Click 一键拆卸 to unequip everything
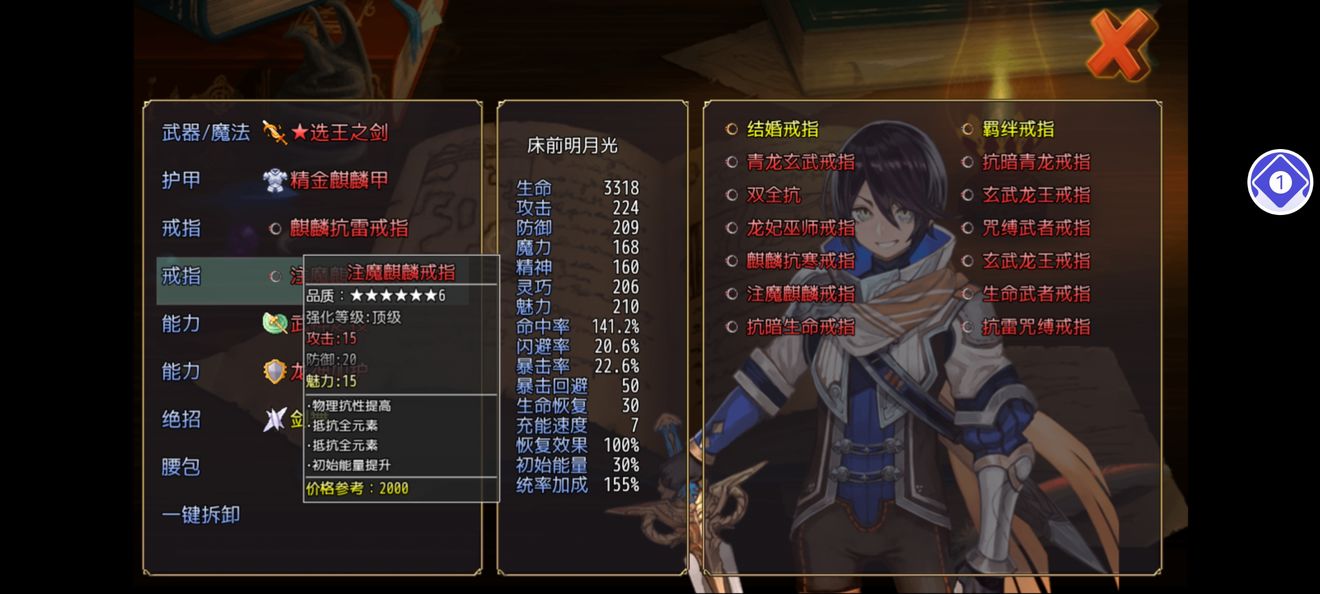The image size is (1320, 594). 201,515
